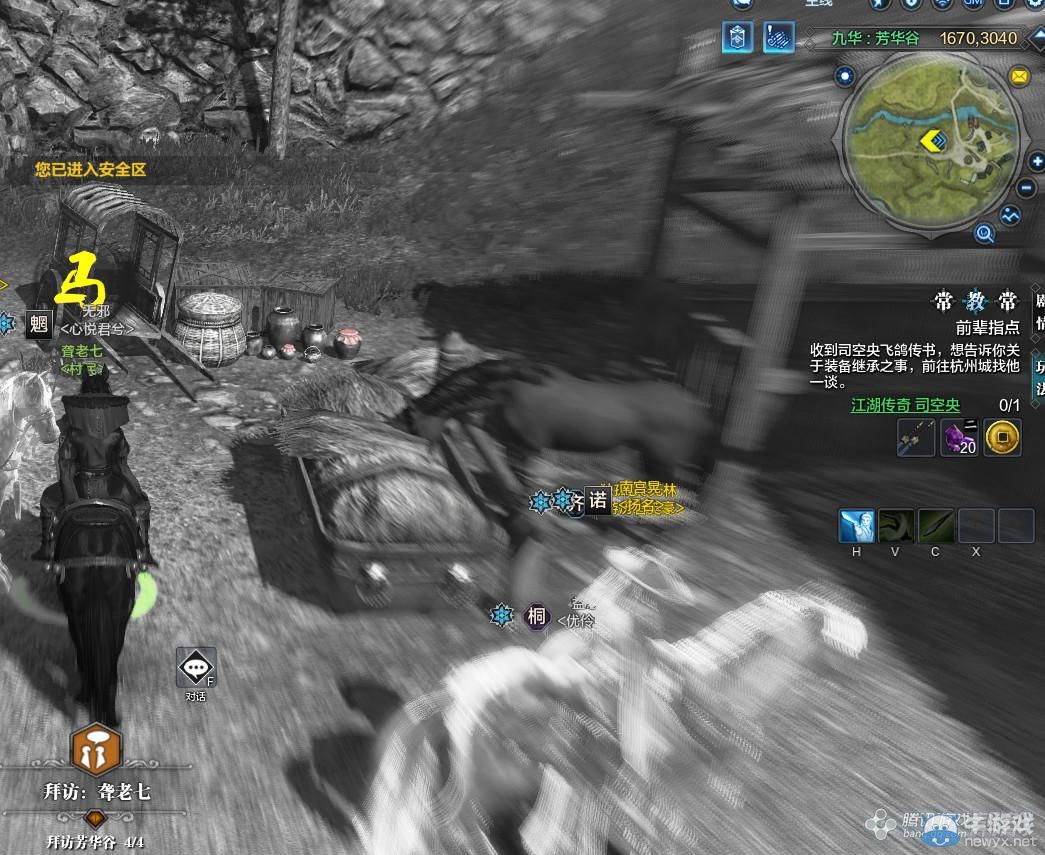Open the orange 拜访 visit quest hexagon
Image resolution: width=1045 pixels, height=855 pixels.
96,749
